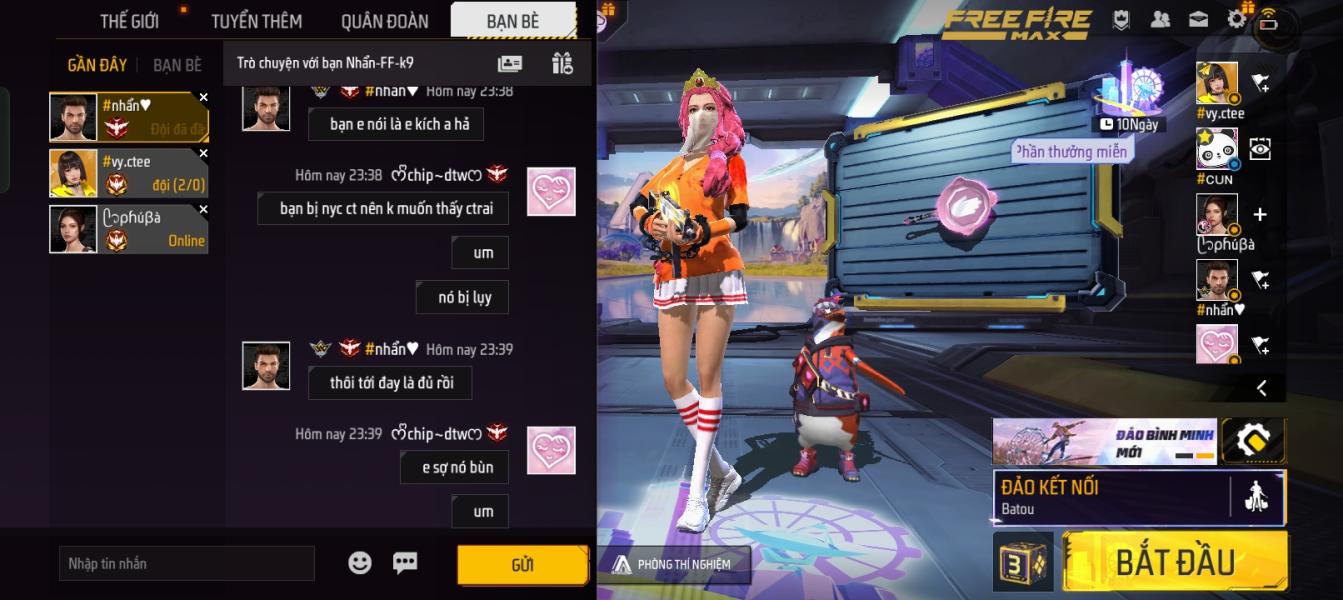
Task: Collapse the friends side panel arrow
Action: click(1262, 388)
